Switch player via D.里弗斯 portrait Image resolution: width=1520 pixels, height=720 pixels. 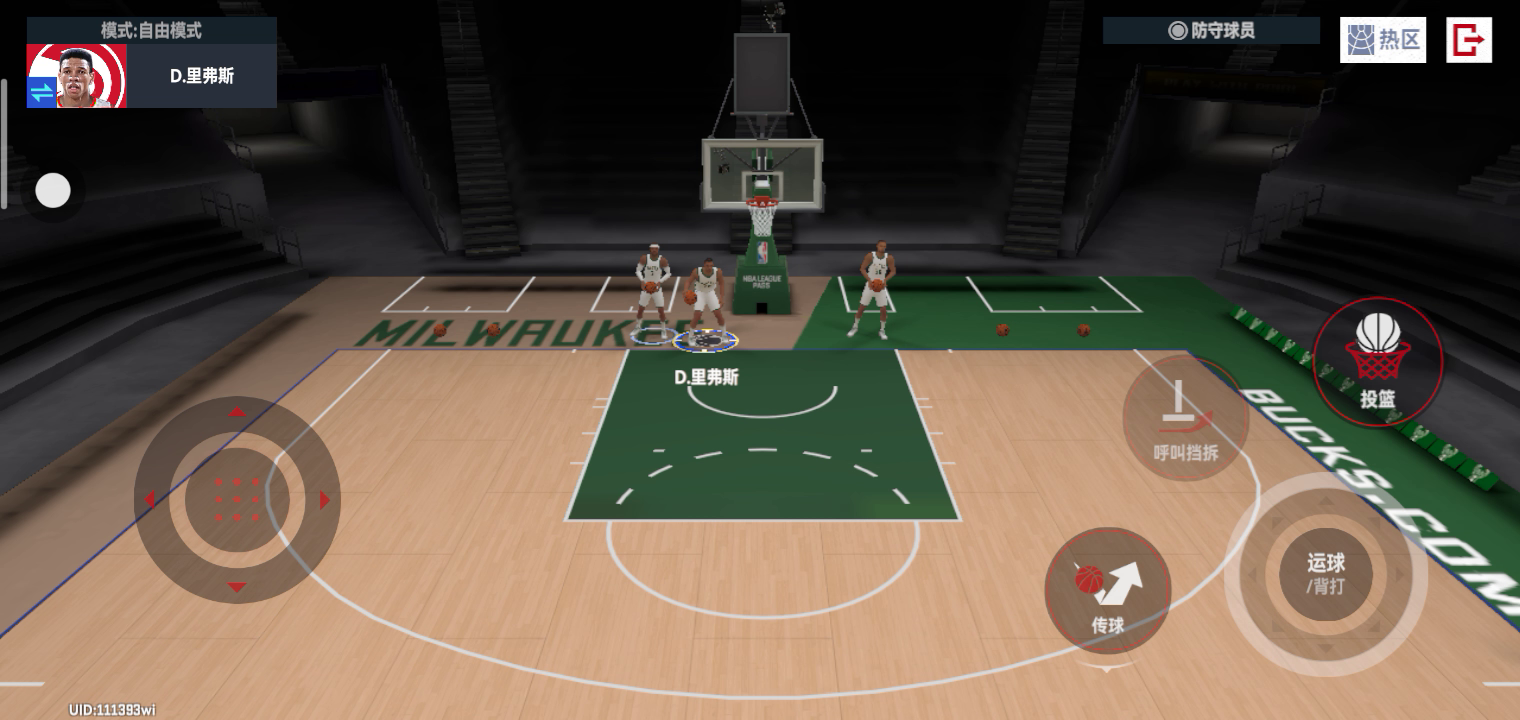click(x=76, y=76)
